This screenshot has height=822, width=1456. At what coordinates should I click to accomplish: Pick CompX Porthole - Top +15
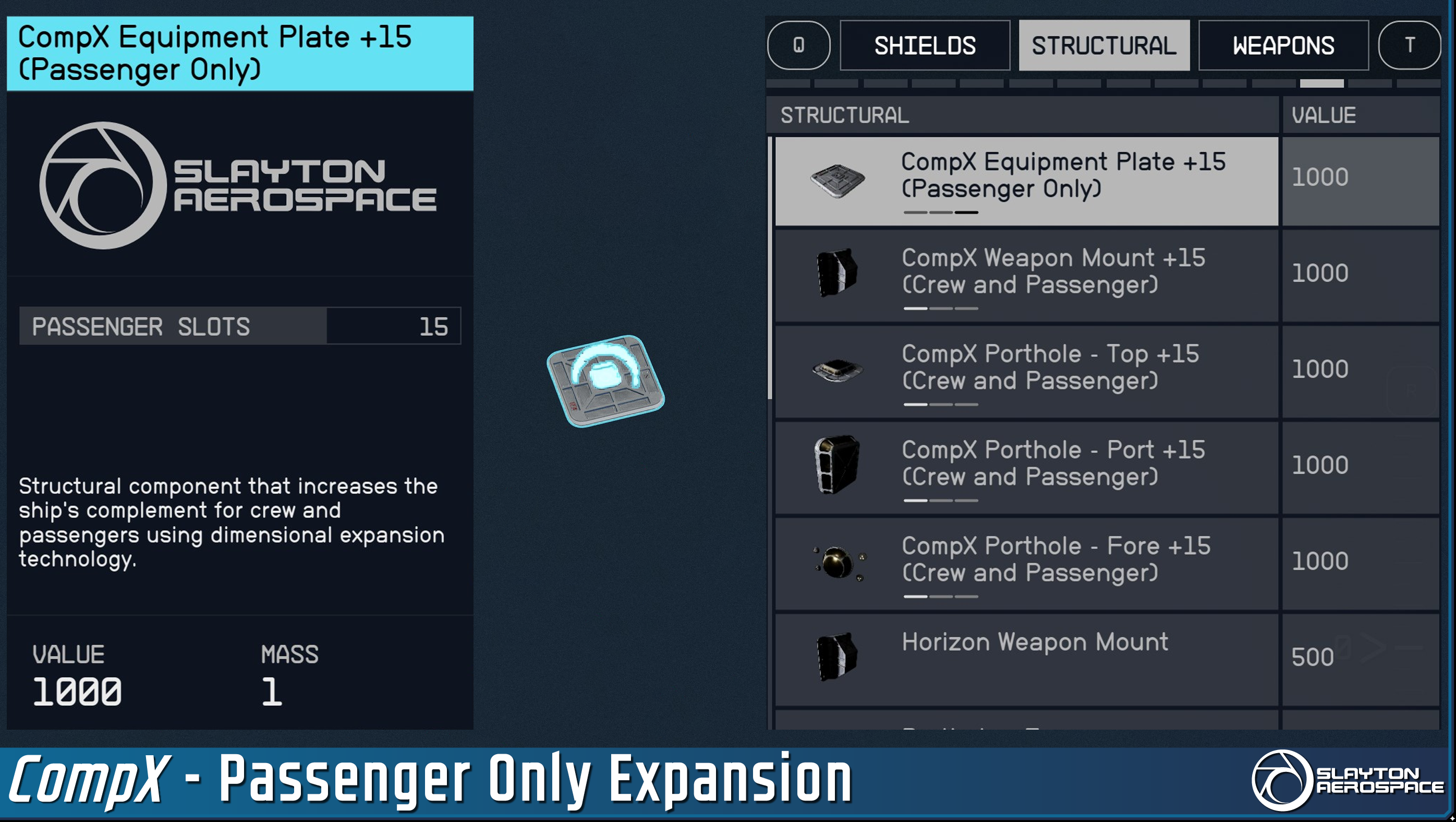click(x=1026, y=371)
